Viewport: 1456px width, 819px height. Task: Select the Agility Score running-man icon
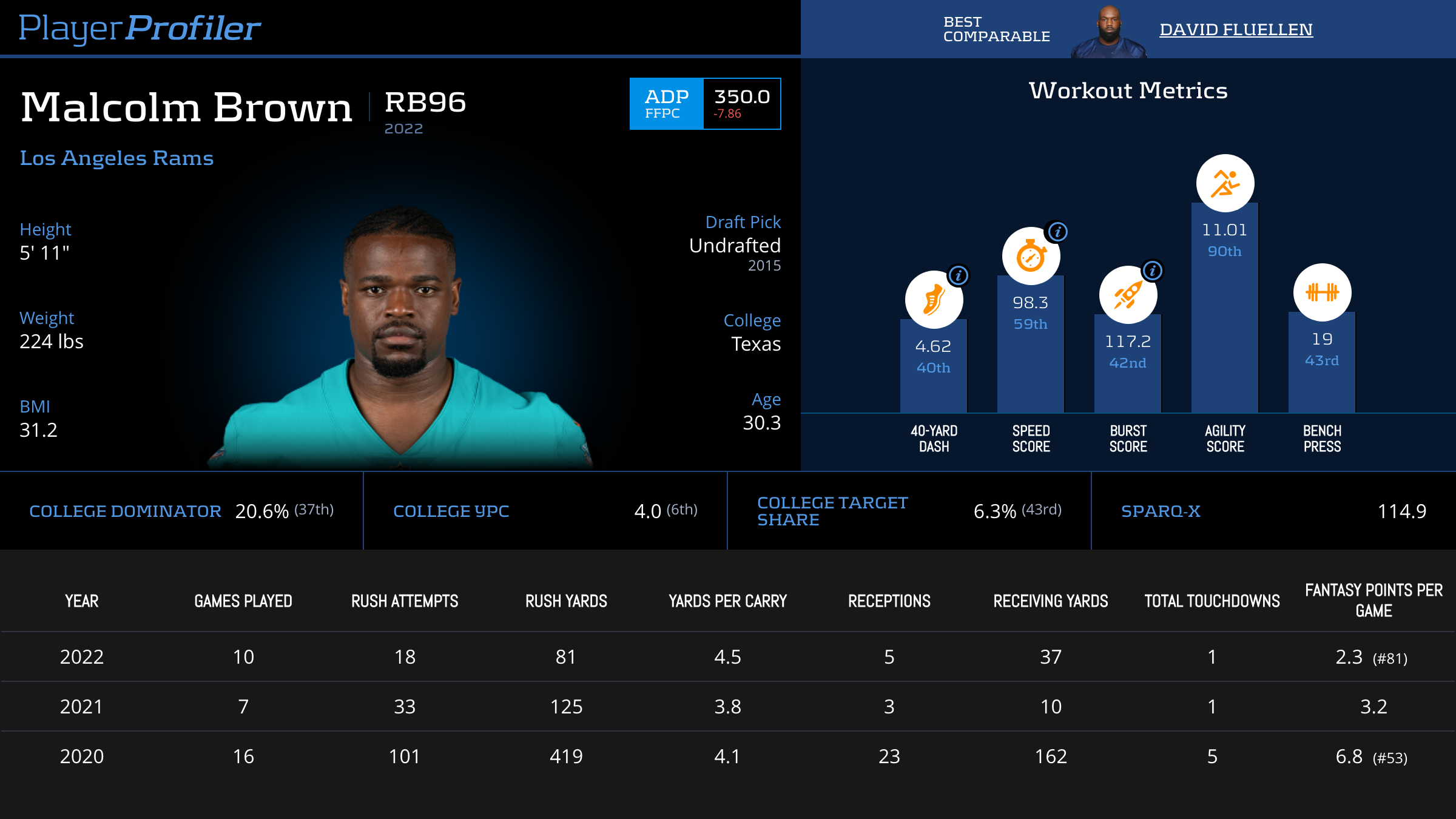coord(1225,183)
